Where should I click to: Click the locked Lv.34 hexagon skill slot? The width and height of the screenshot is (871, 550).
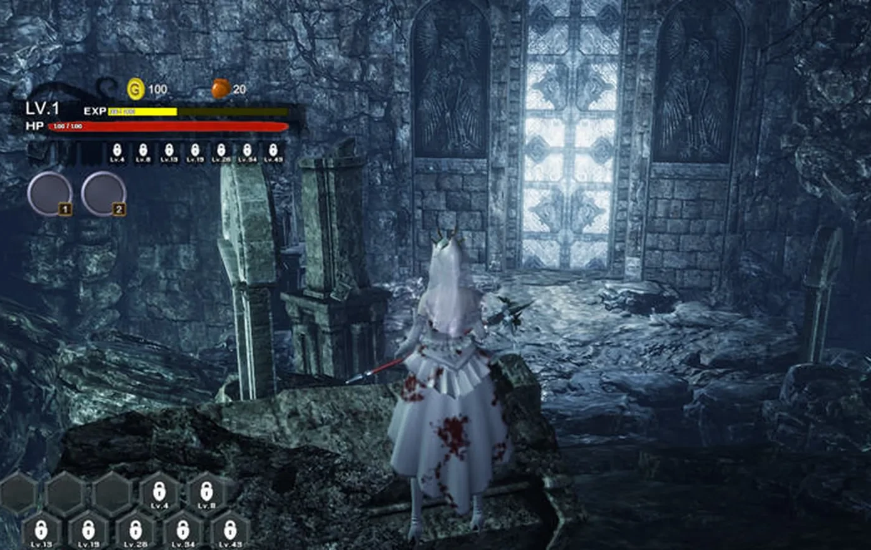[183, 530]
